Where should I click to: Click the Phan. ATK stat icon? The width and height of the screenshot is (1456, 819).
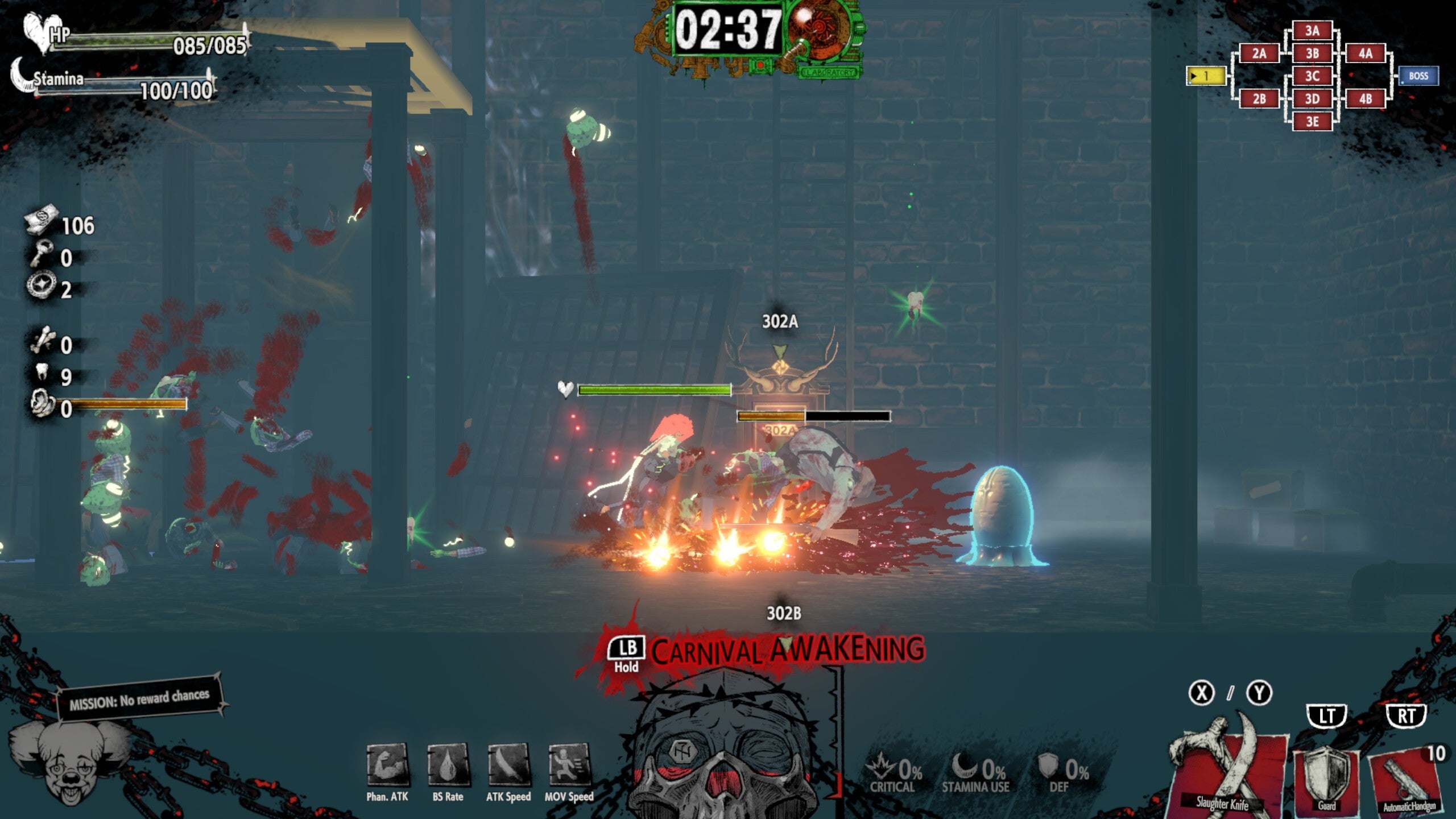point(387,765)
